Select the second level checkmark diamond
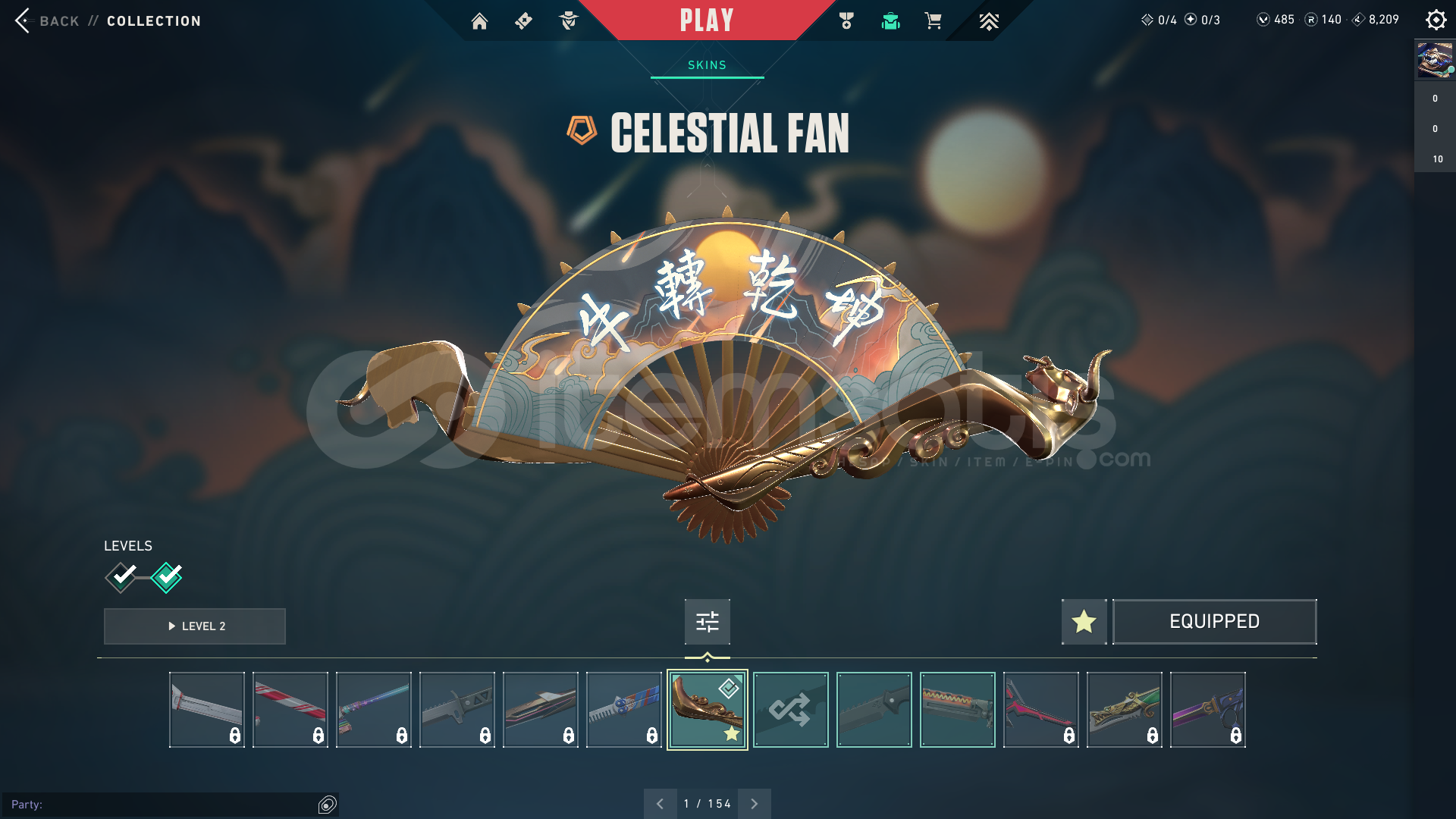The height and width of the screenshot is (819, 1456). click(x=167, y=577)
